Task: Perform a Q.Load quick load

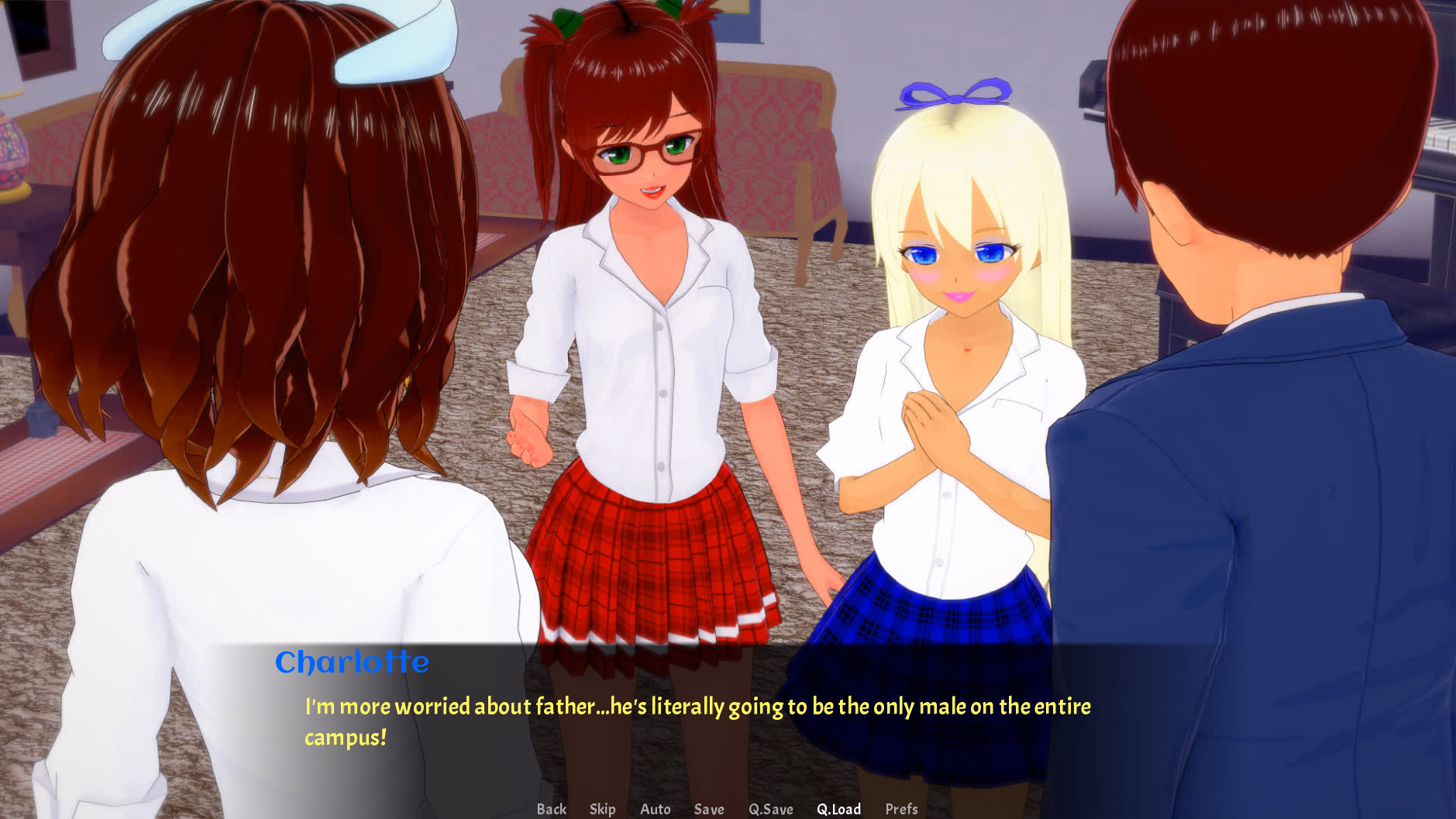Action: (839, 809)
